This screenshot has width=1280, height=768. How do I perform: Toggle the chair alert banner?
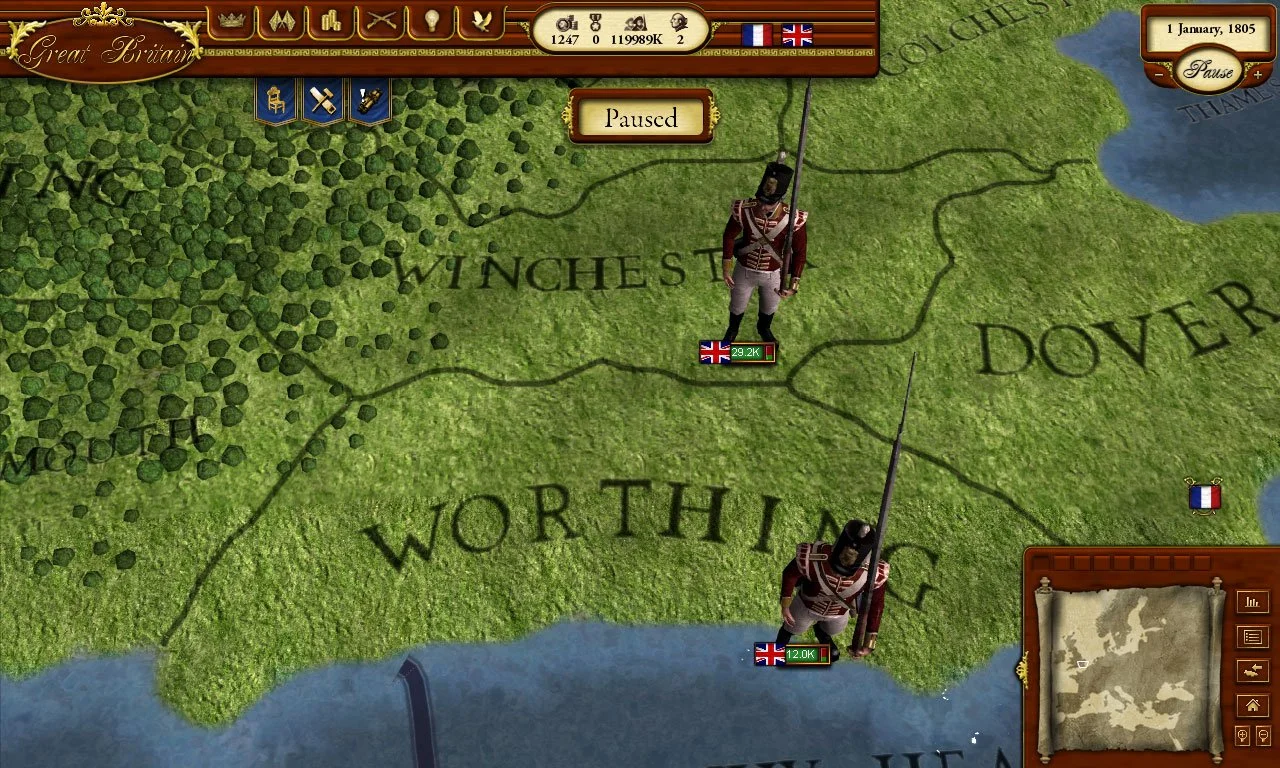point(274,100)
